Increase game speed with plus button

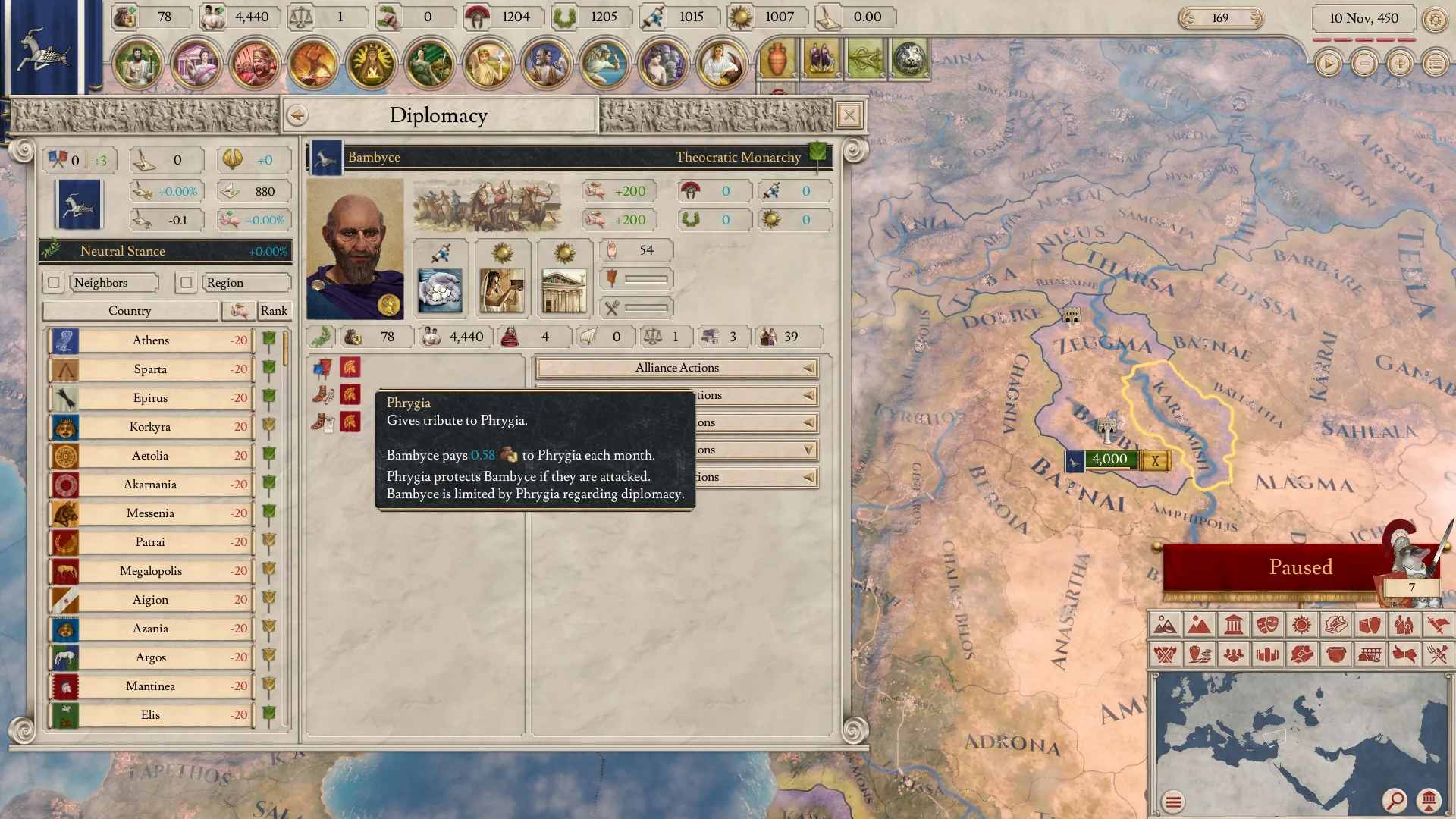[1400, 64]
